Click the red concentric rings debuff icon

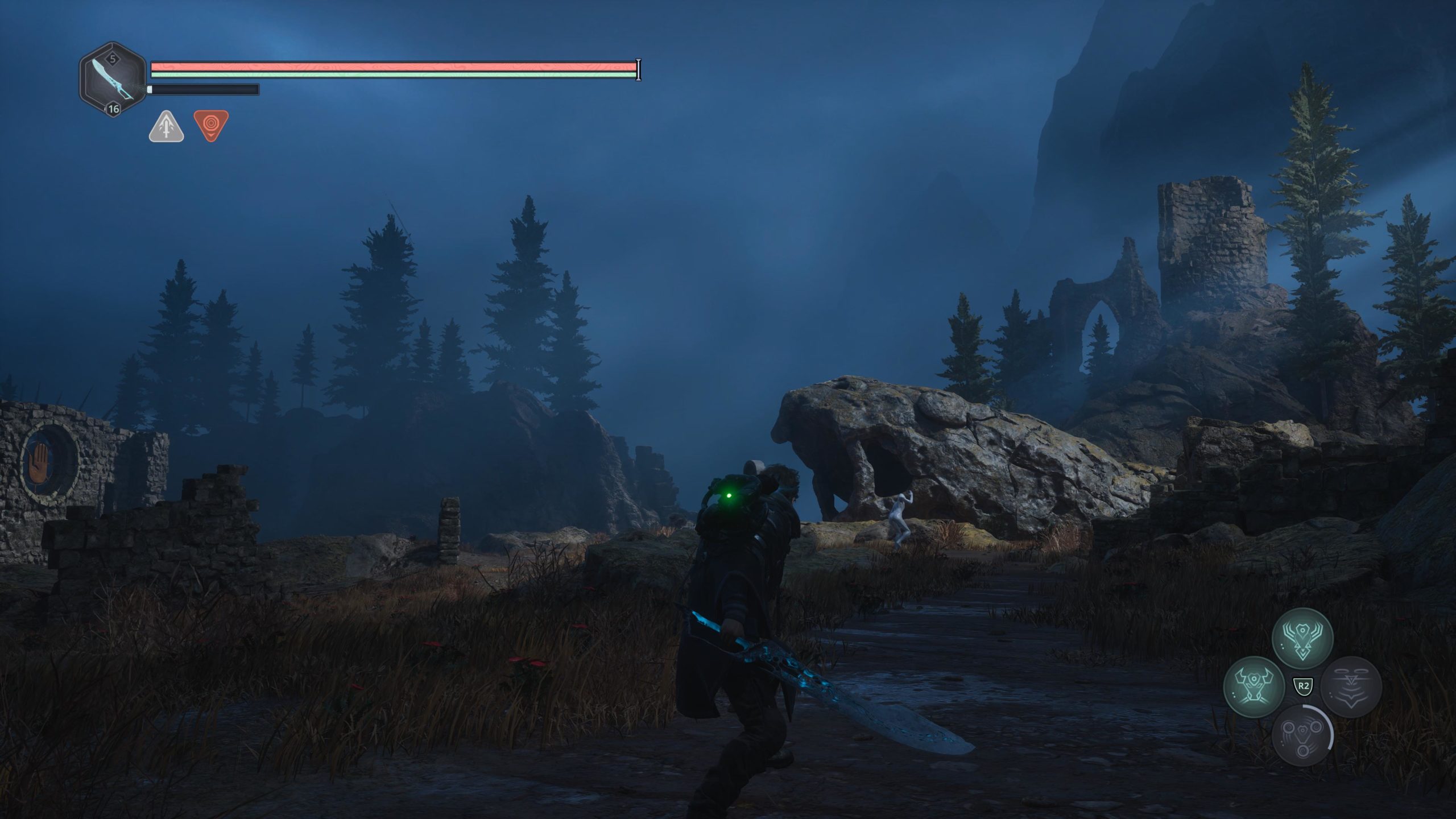point(211,125)
